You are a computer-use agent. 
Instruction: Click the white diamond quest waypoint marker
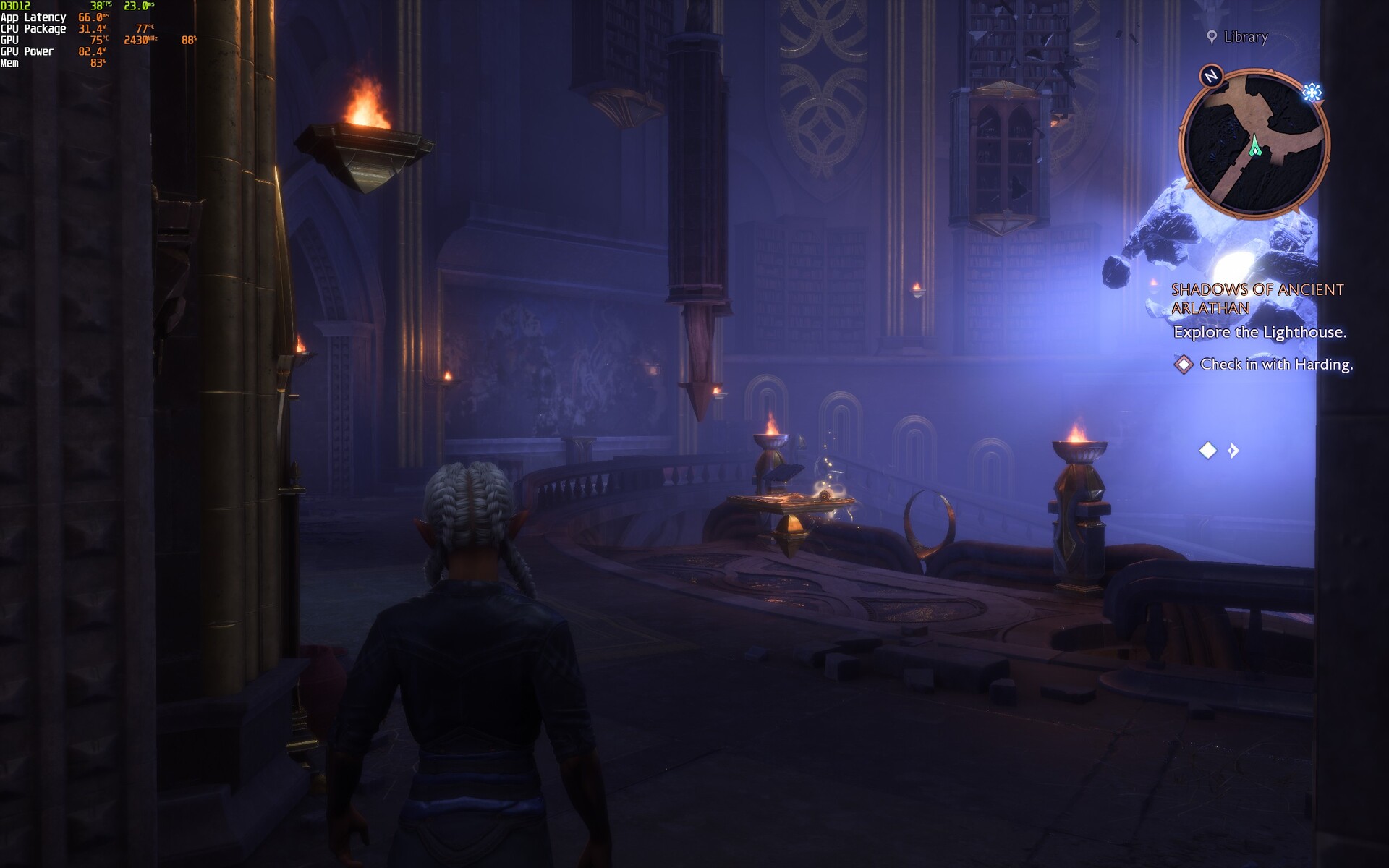coord(1208,451)
